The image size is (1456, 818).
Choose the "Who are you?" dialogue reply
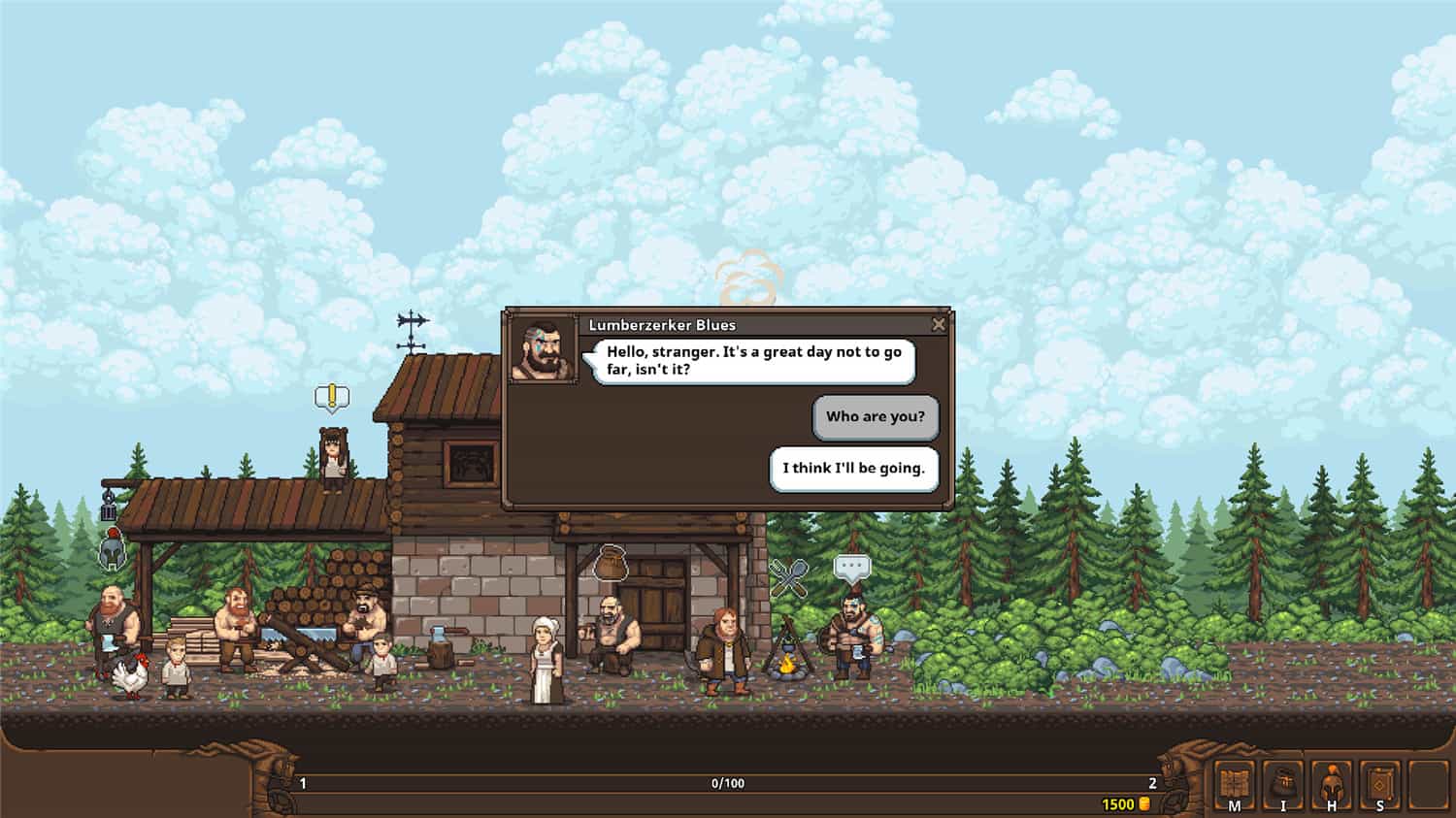(875, 417)
